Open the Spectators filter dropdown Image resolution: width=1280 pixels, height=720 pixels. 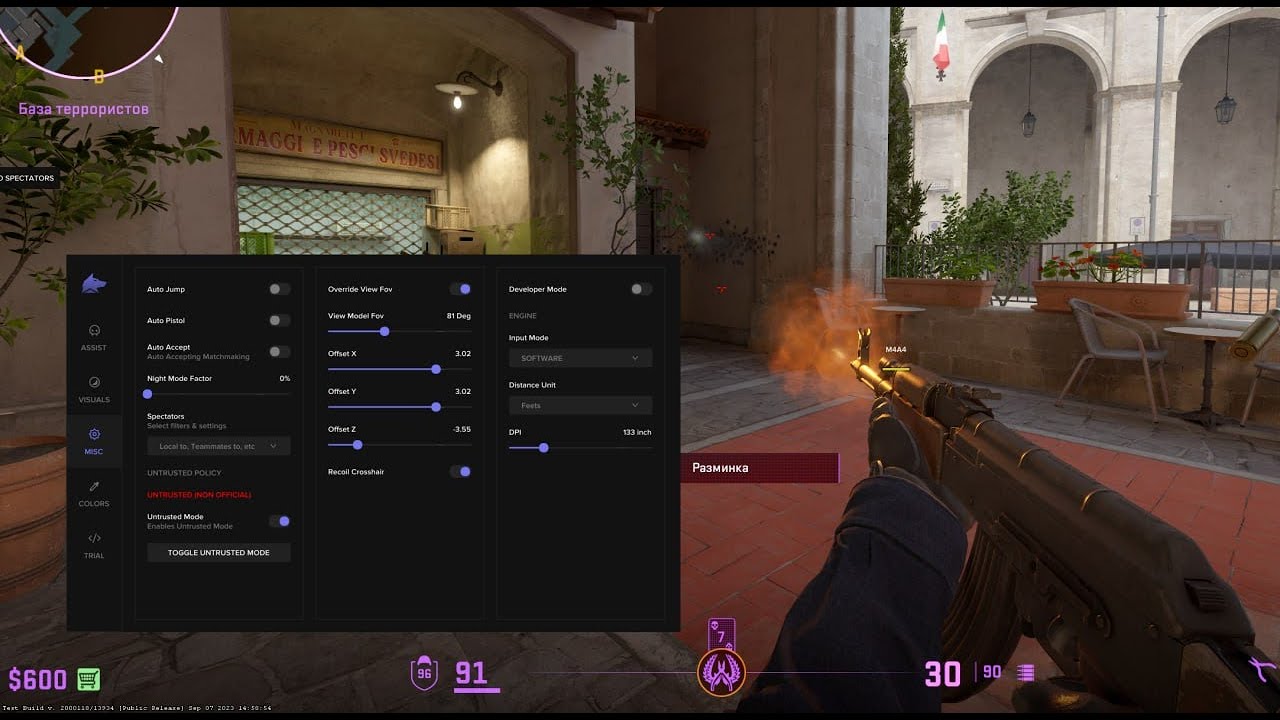click(218, 446)
